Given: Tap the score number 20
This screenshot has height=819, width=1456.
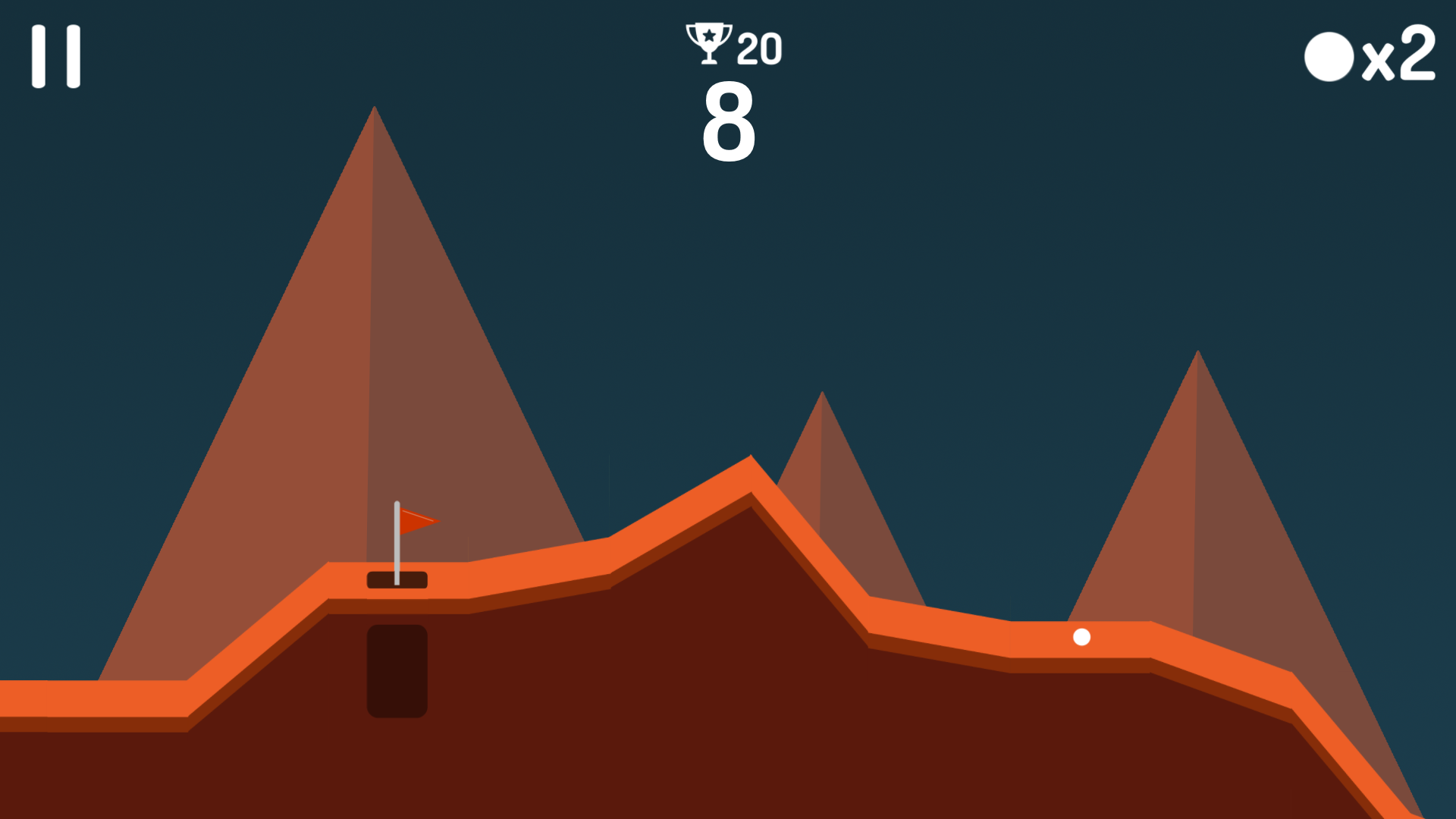Looking at the screenshot, I should click(x=758, y=47).
